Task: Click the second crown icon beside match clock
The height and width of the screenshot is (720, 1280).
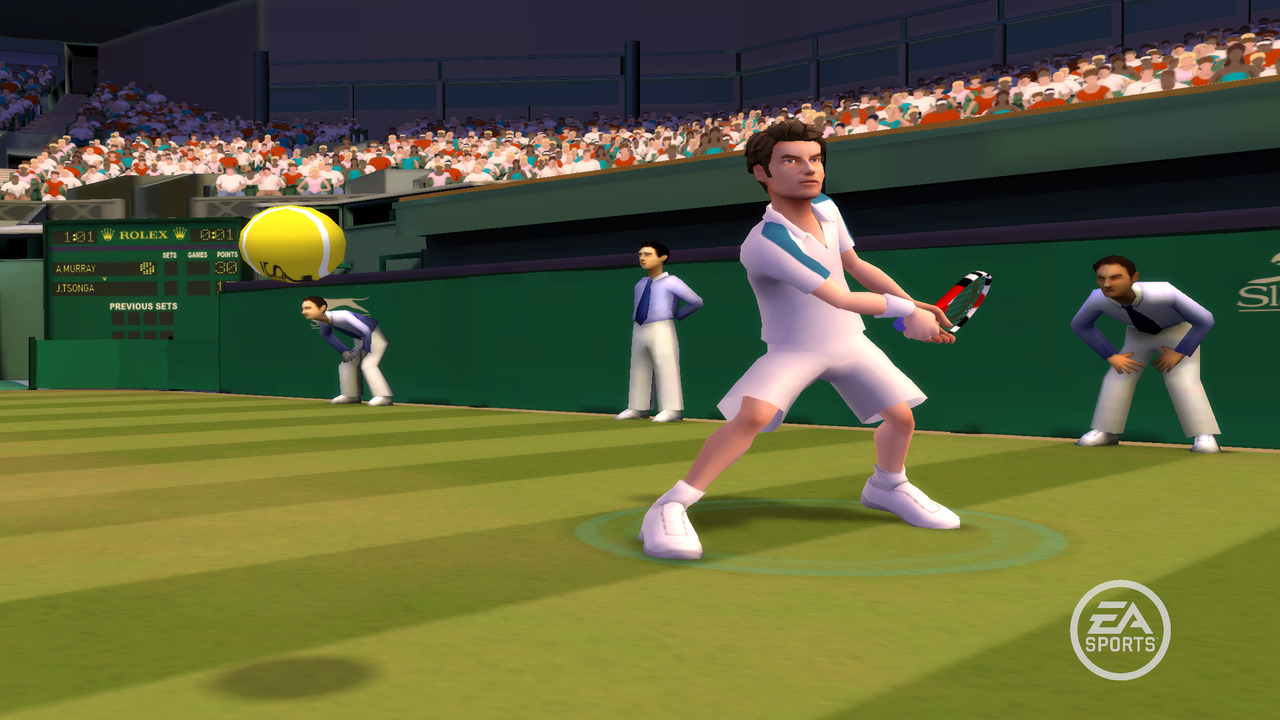Action: (180, 236)
